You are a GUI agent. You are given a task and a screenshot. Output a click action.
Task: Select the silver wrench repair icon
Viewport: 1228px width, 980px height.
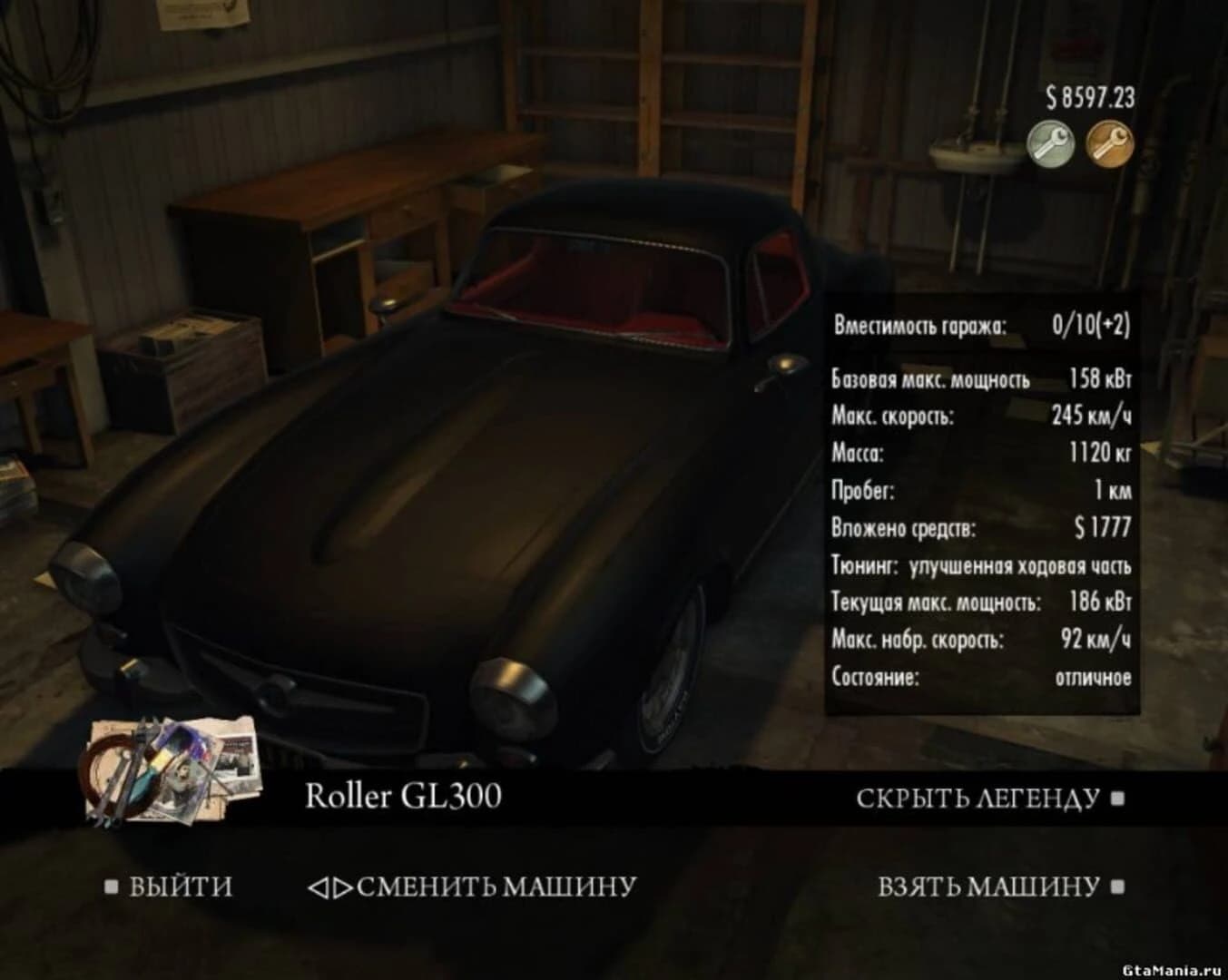point(1050,143)
